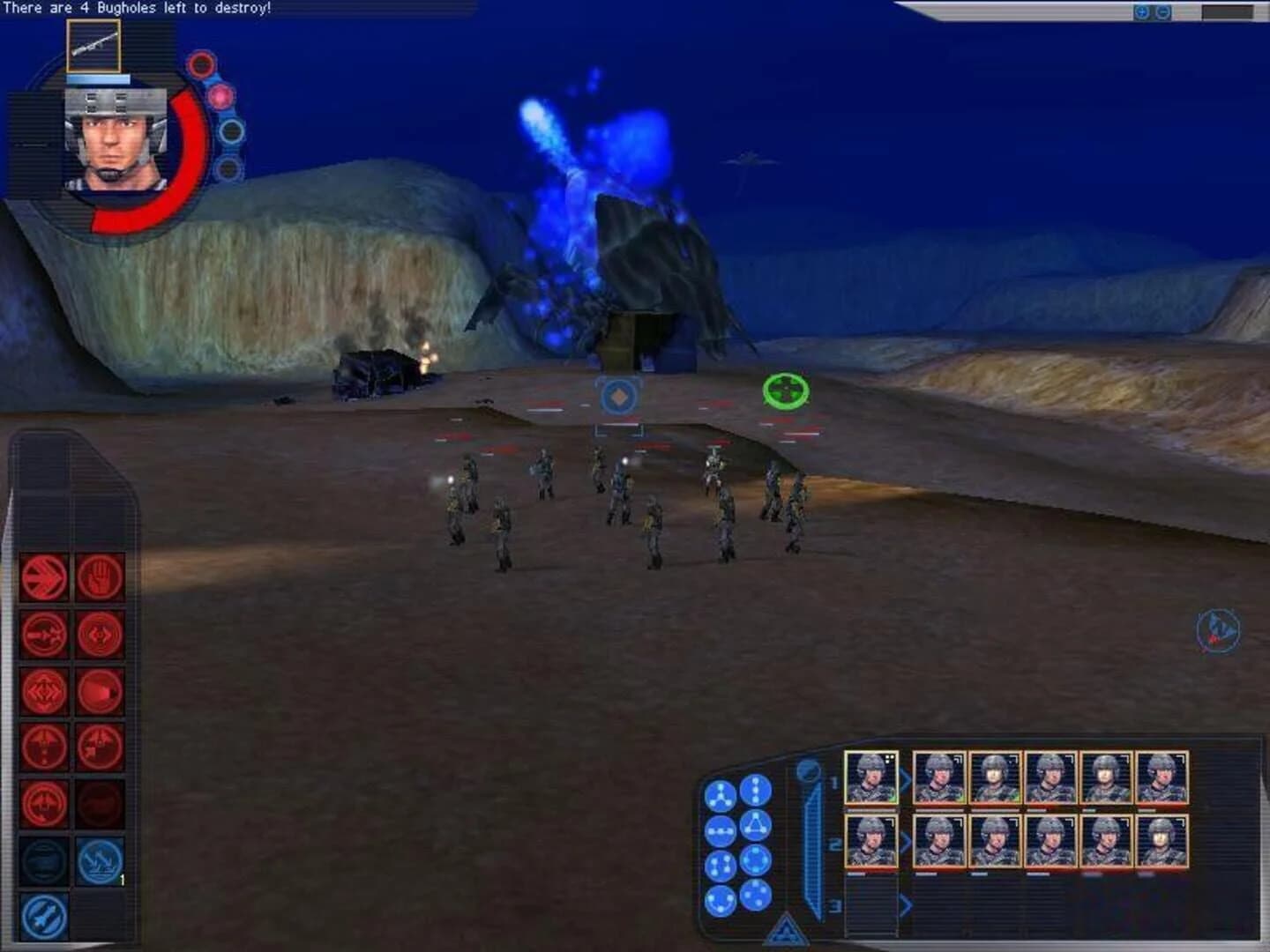Click the advance order double-arrow icon
The width and height of the screenshot is (1270, 952).
point(44,579)
